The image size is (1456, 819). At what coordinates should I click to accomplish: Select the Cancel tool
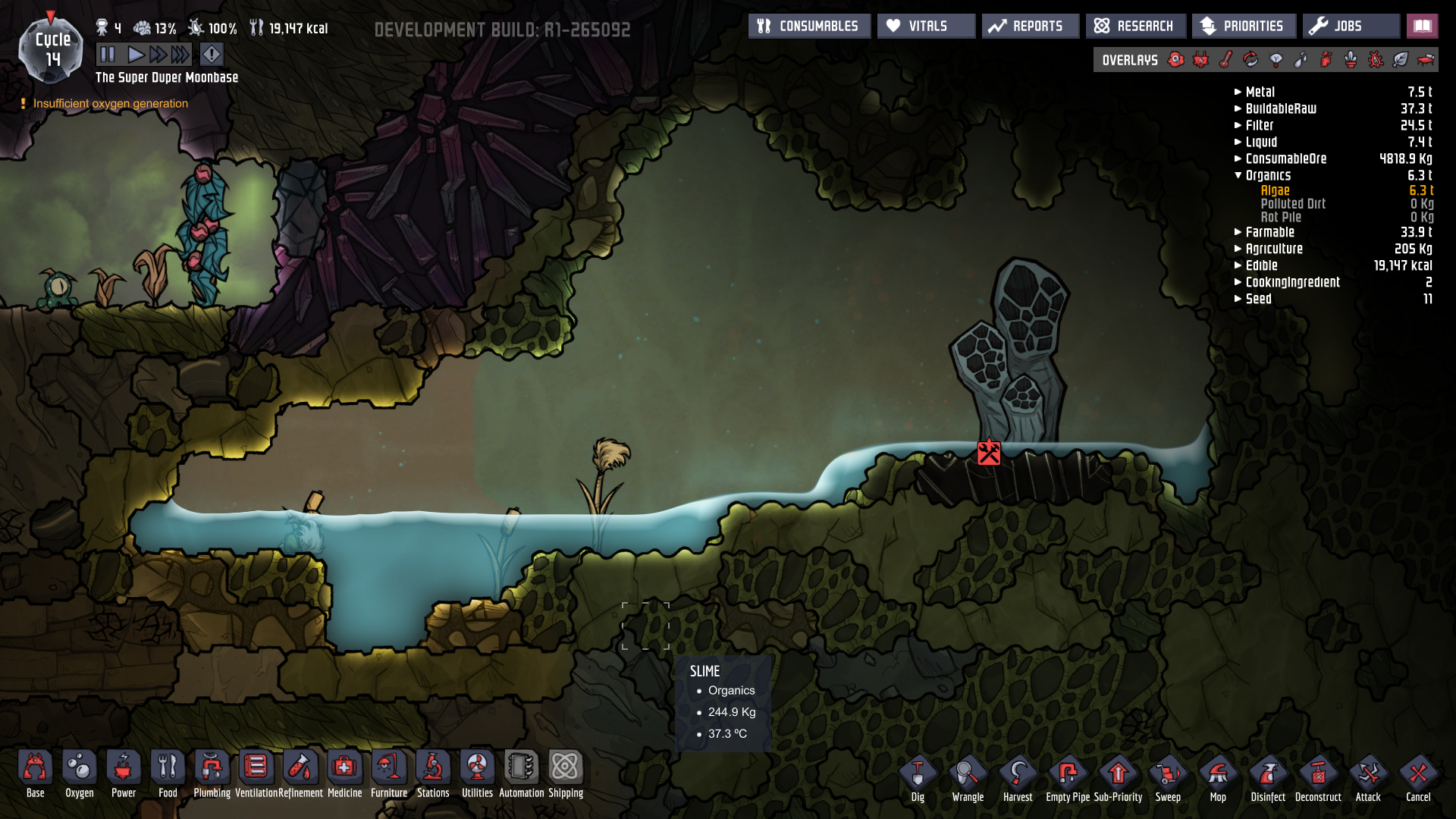pyautogui.click(x=1418, y=779)
